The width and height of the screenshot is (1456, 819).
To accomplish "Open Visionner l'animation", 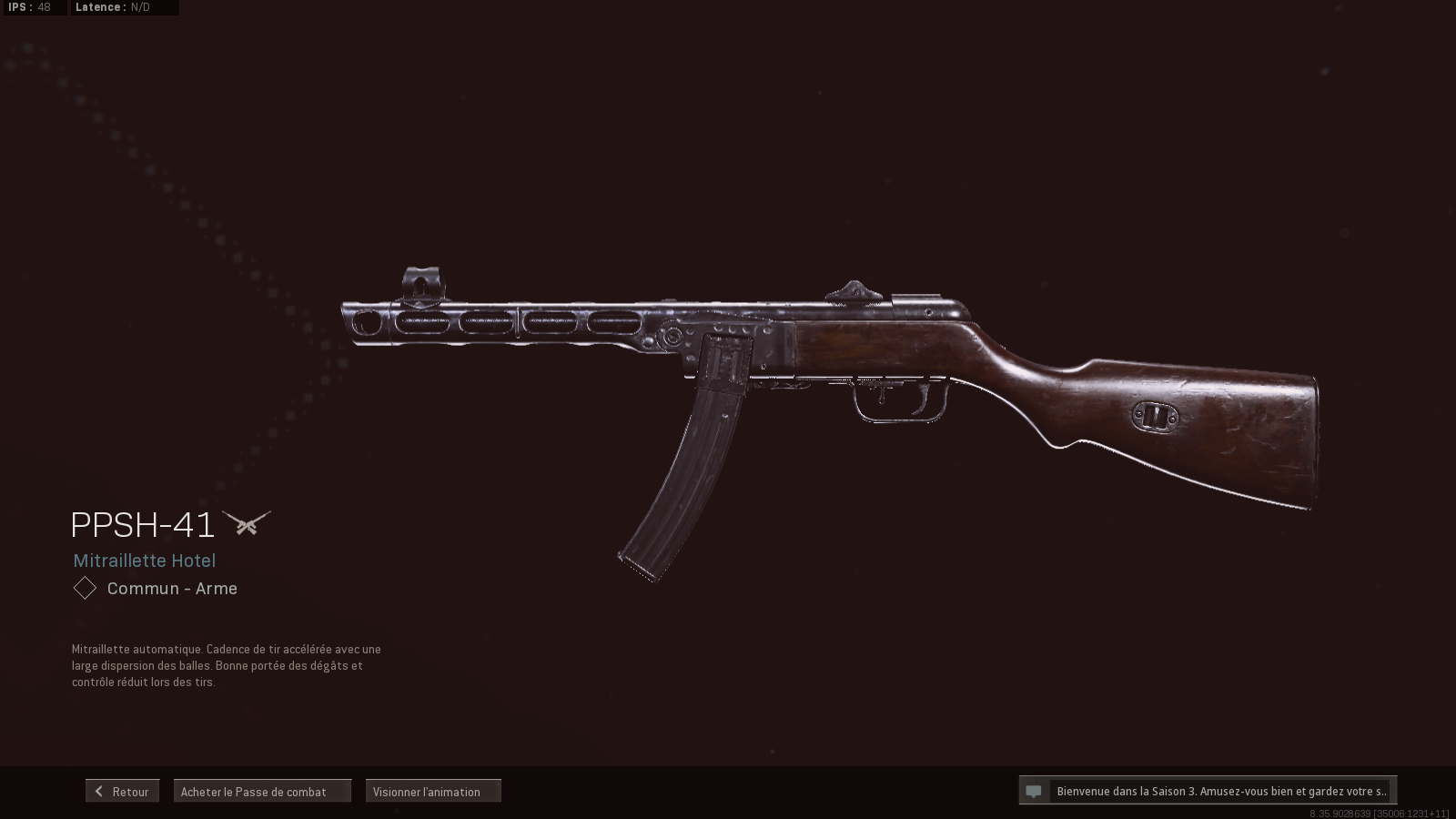I will pos(432,791).
